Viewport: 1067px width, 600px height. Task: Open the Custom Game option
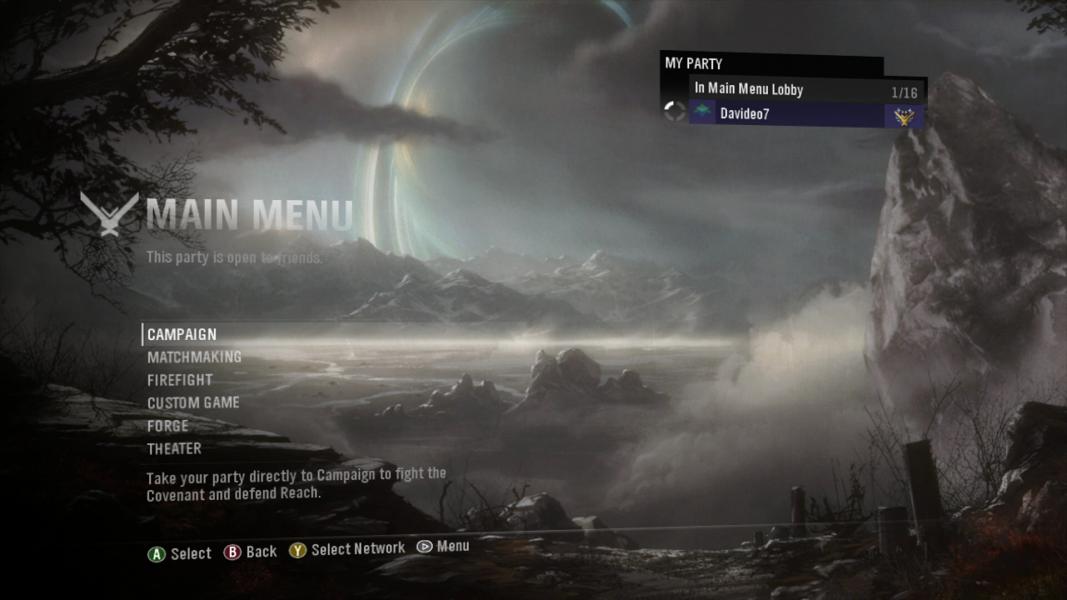(x=193, y=403)
